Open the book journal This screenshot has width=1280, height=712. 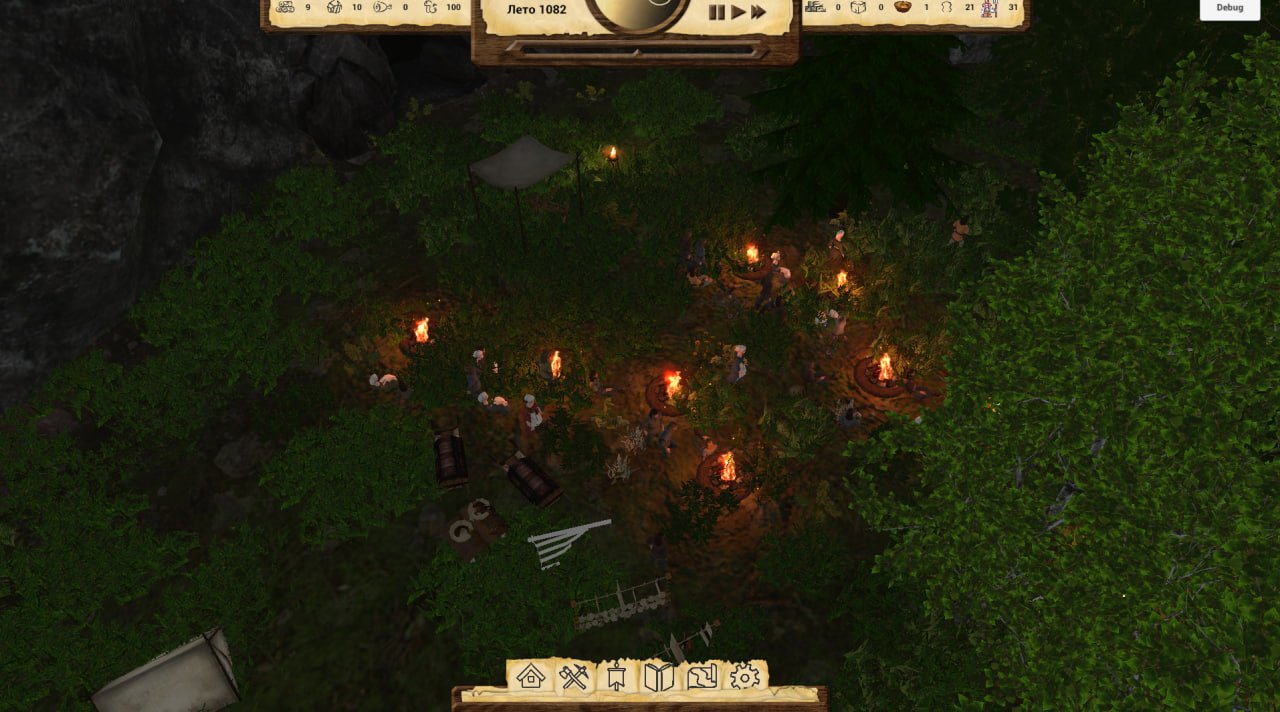[x=659, y=677]
